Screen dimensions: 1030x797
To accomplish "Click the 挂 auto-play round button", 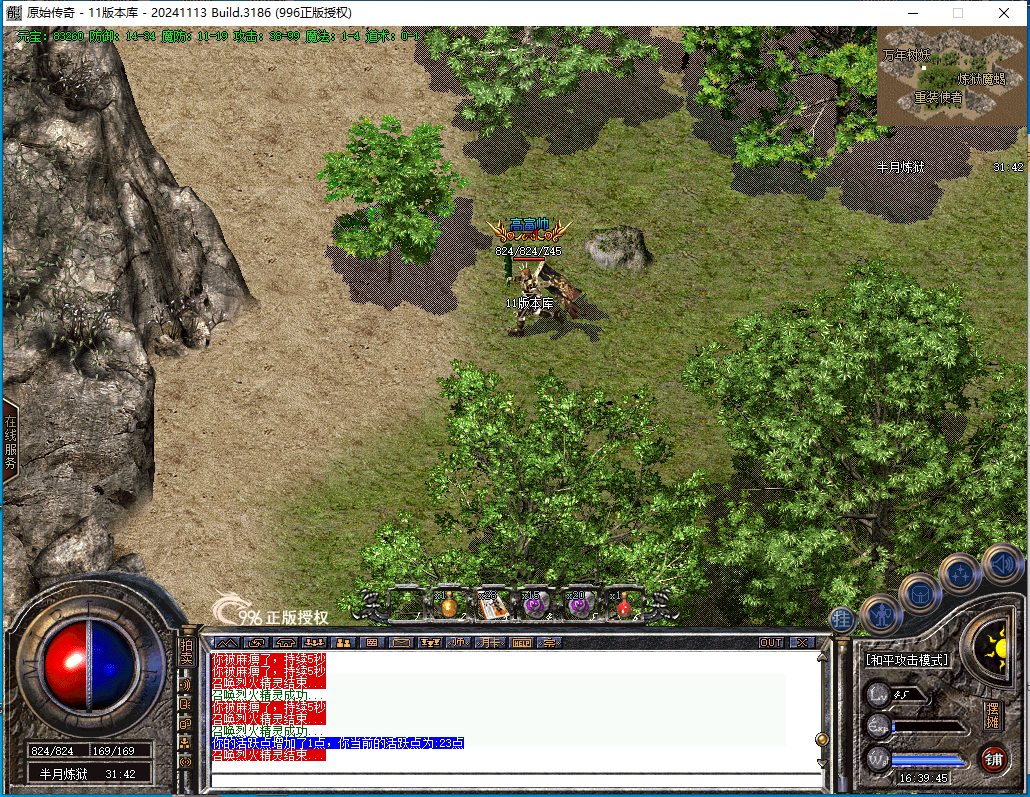I will coord(842,619).
